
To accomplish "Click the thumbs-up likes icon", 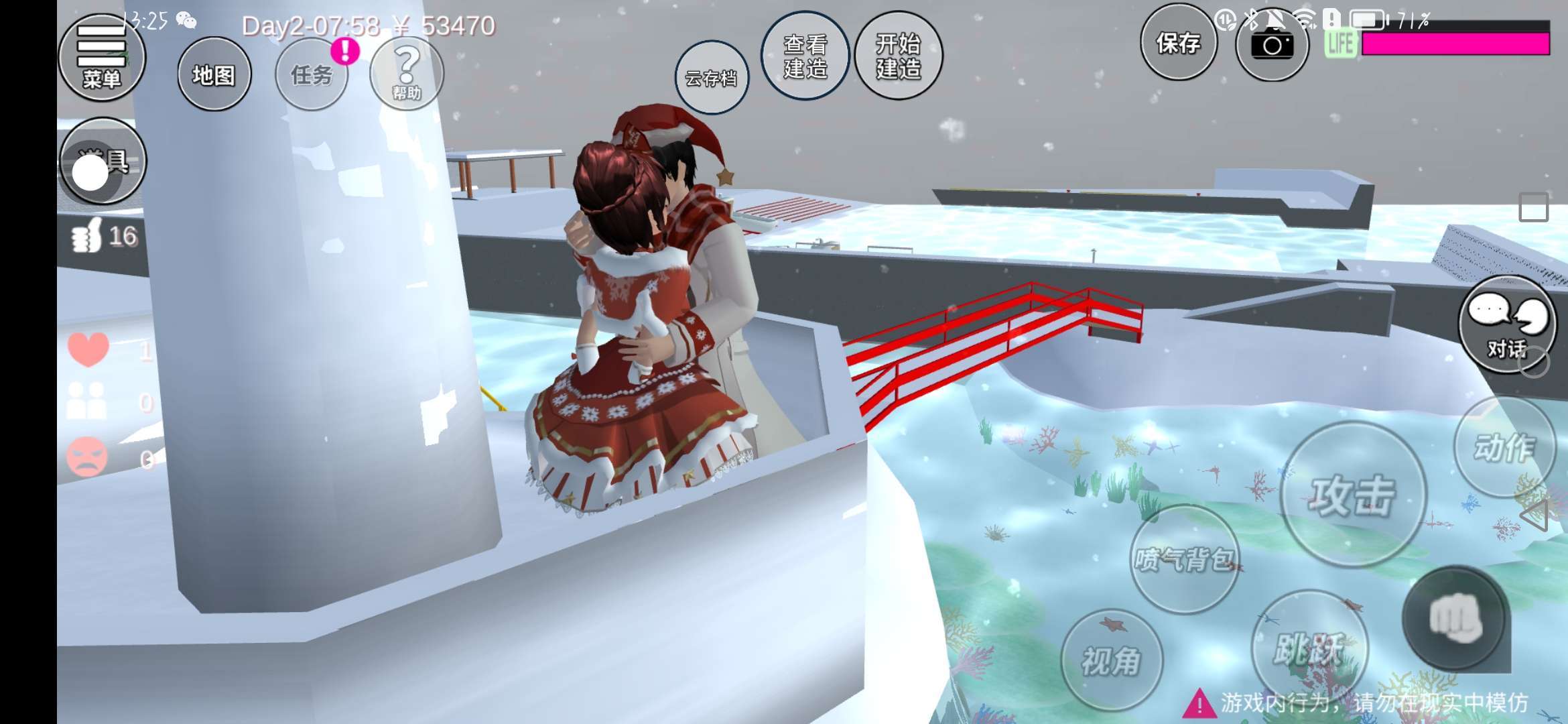I will tap(87, 236).
